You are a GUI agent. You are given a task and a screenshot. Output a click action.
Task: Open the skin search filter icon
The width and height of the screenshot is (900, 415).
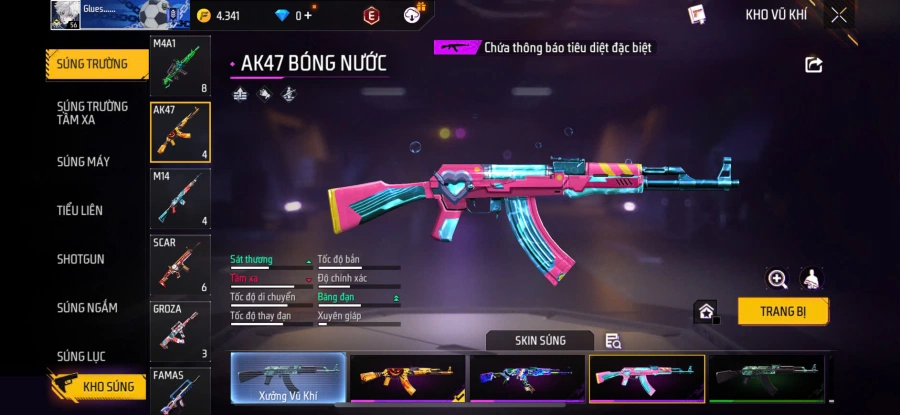tap(613, 341)
